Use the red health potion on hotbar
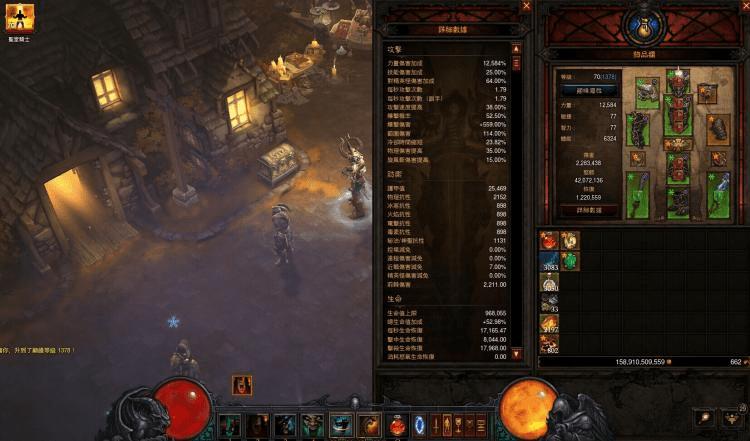This screenshot has width=750, height=441. pyautogui.click(x=397, y=425)
